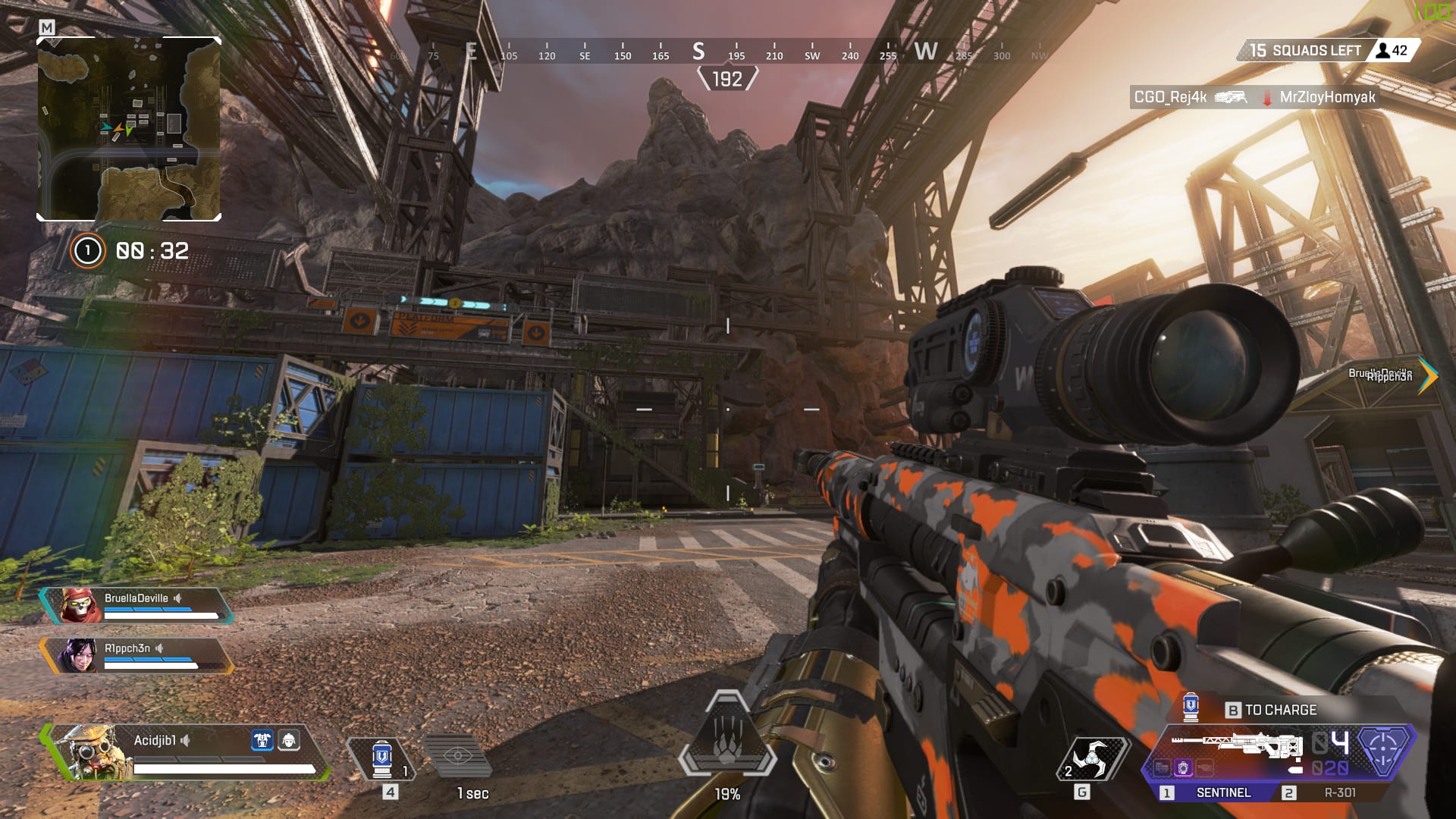Screen dimensions: 1456x819
Task: Activate Bloodhound's tactical scan ability
Action: click(458, 756)
